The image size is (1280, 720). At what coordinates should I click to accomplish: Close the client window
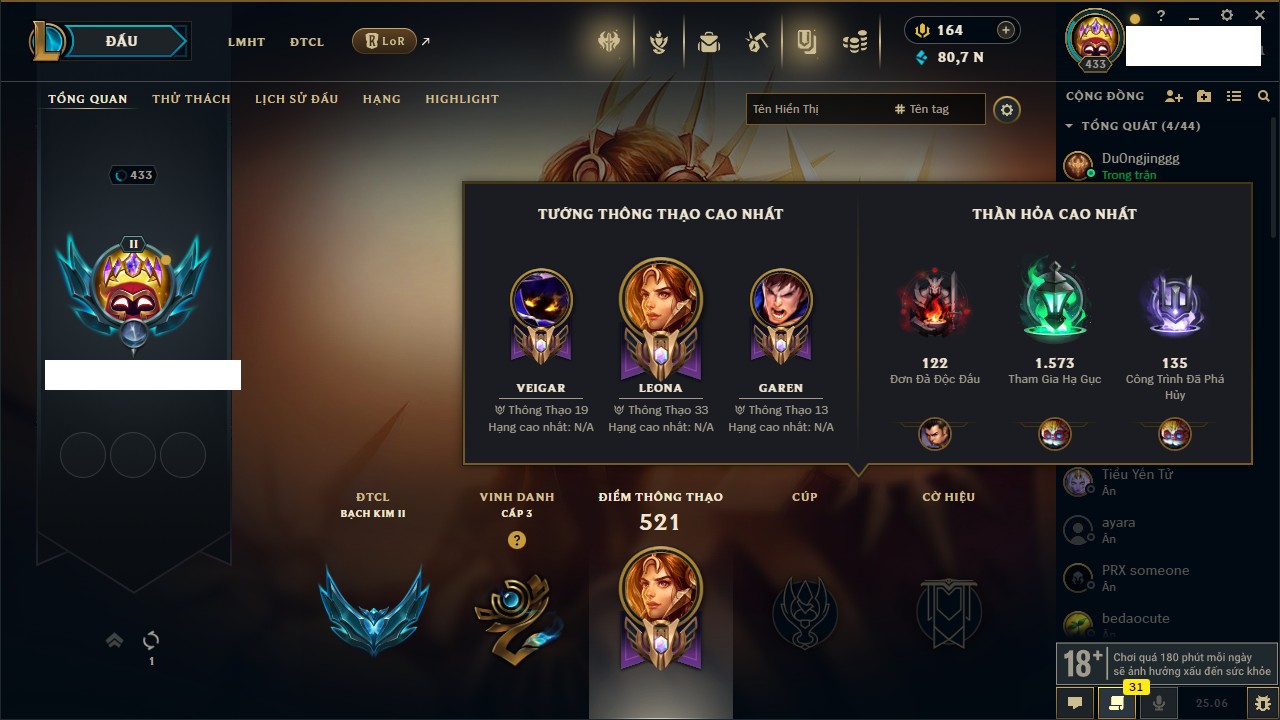(x=1258, y=16)
